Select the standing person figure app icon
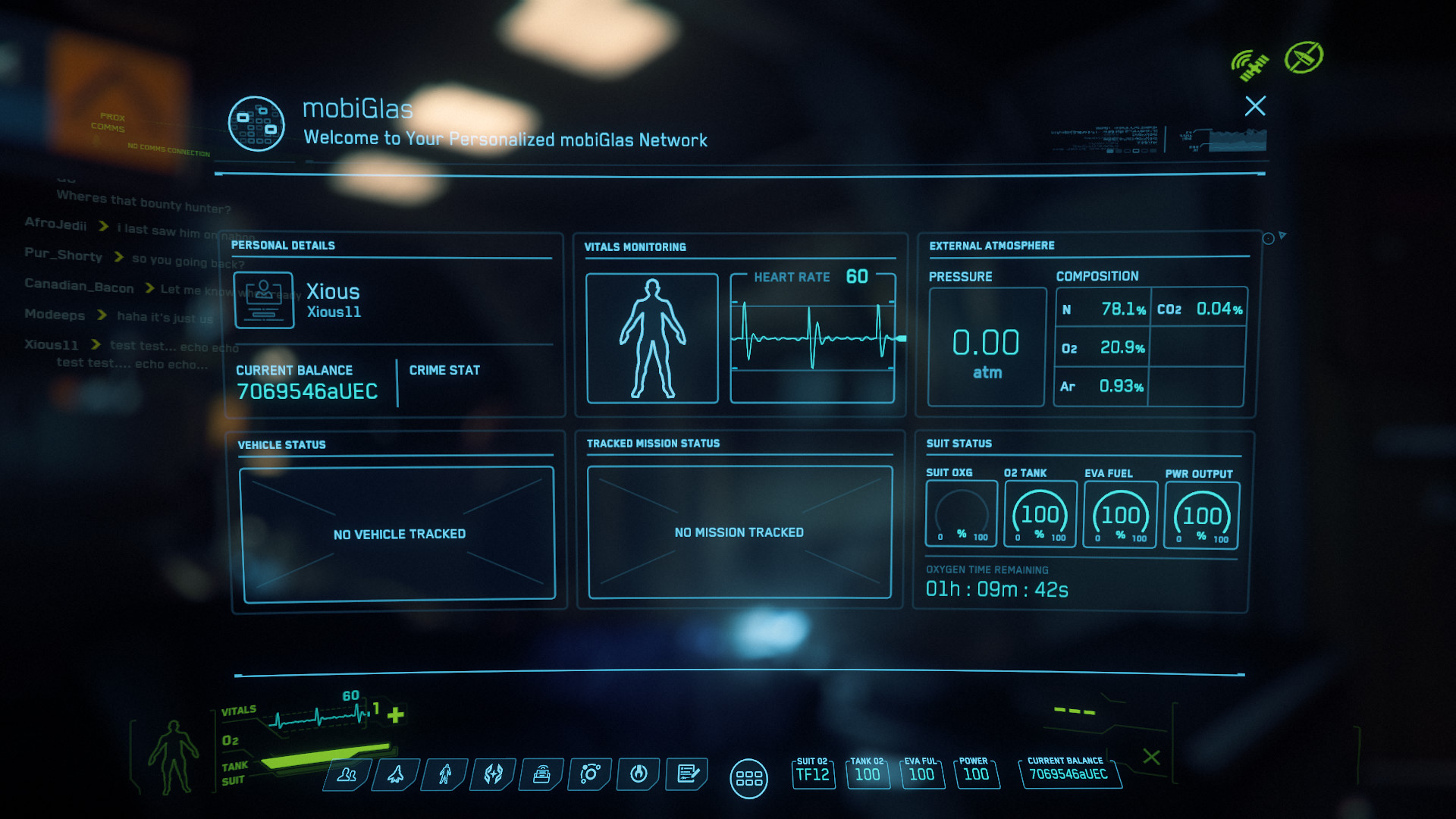1456x819 pixels. 445,774
